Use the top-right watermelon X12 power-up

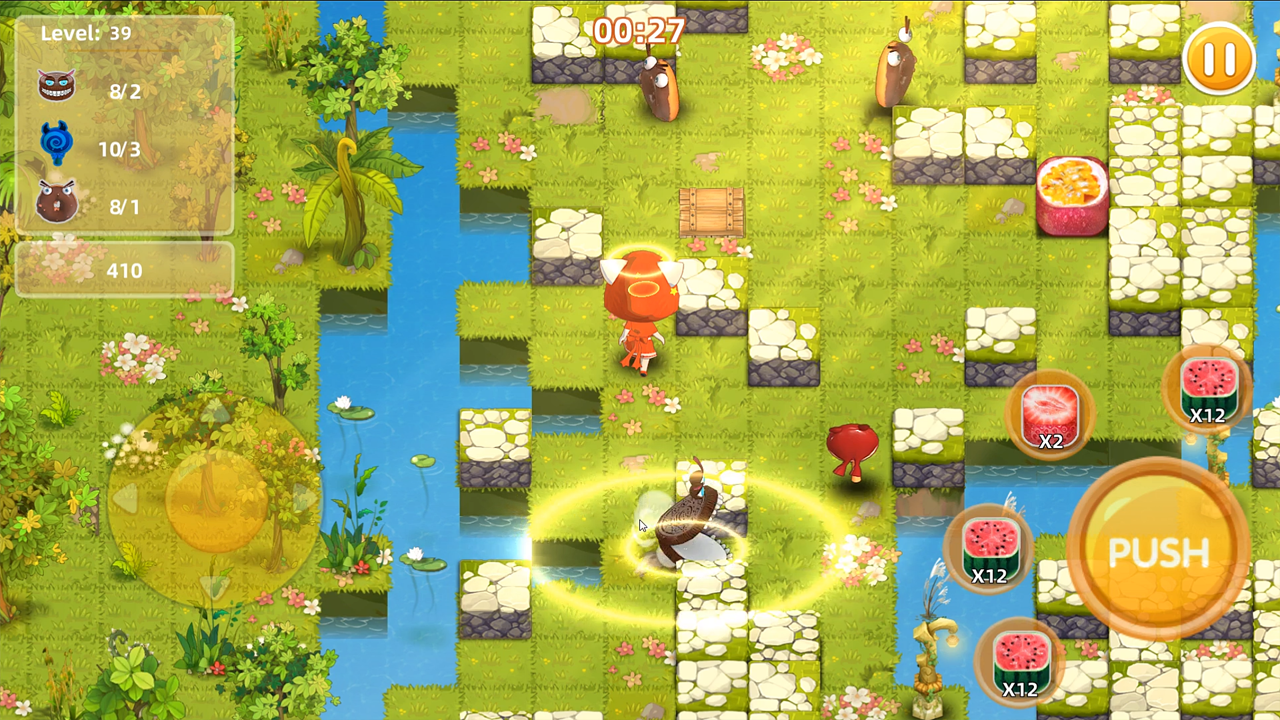1207,393
